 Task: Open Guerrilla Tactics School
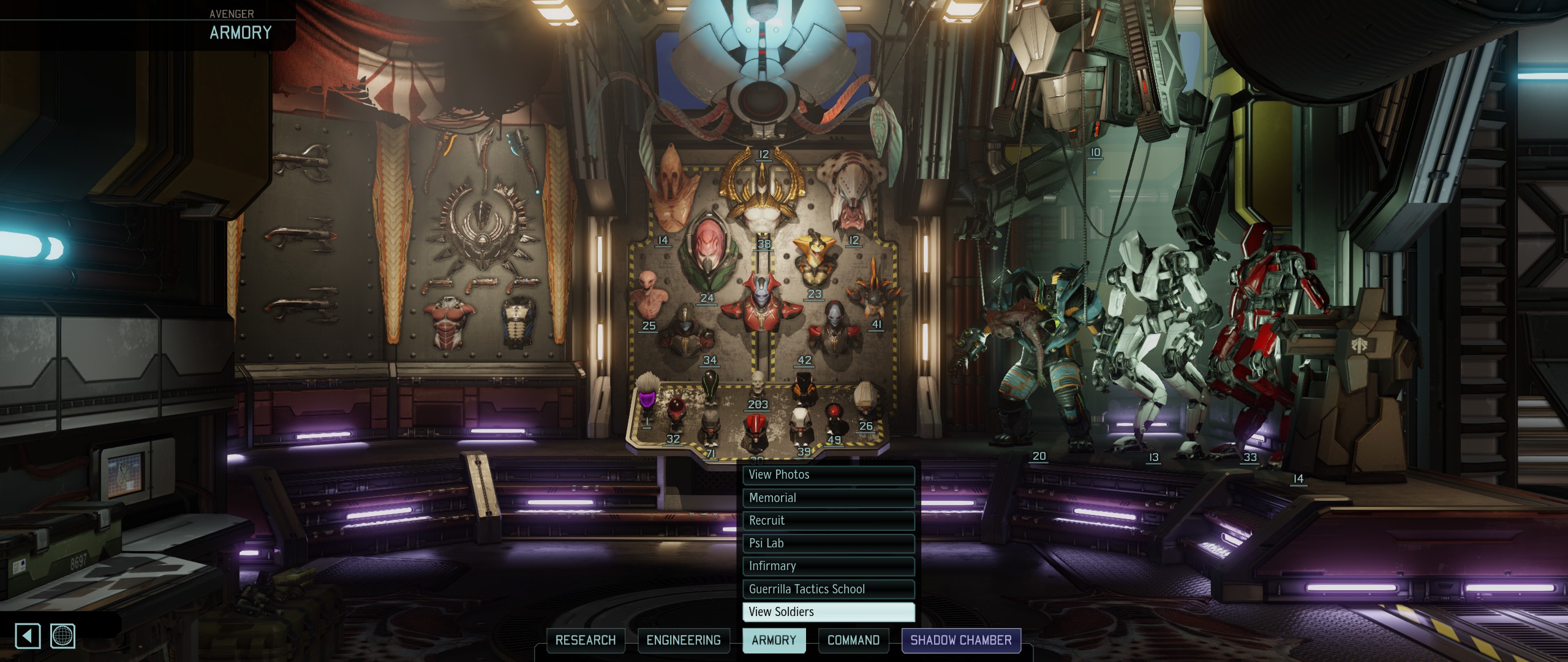(x=828, y=589)
